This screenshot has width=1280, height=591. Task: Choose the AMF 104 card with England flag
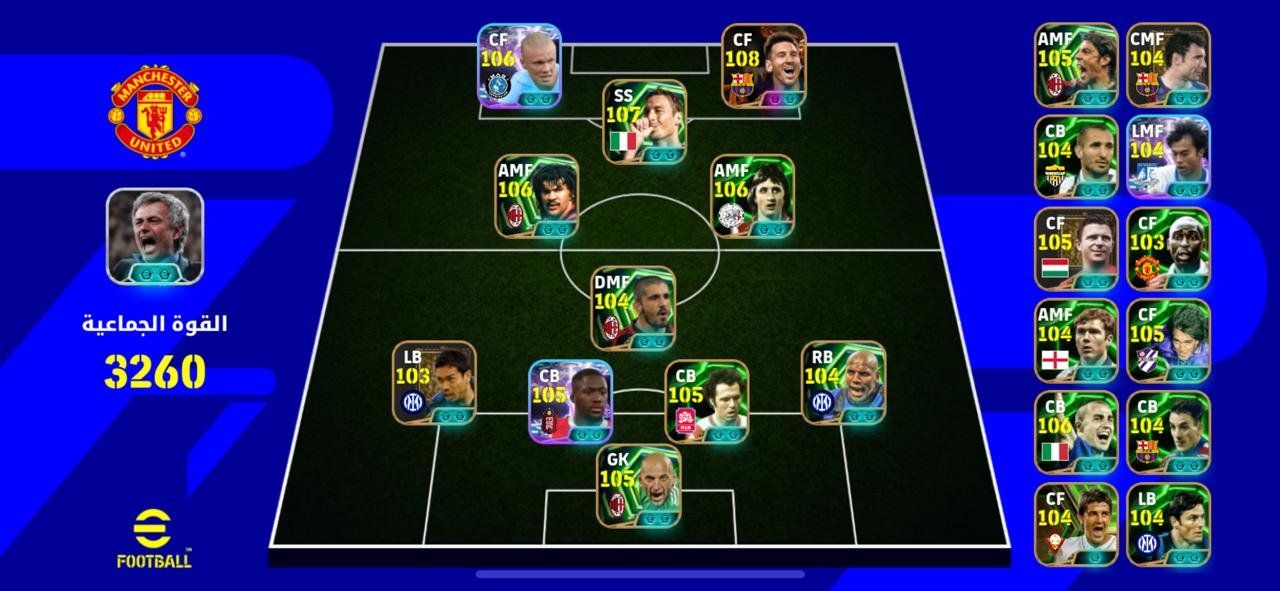(1076, 341)
